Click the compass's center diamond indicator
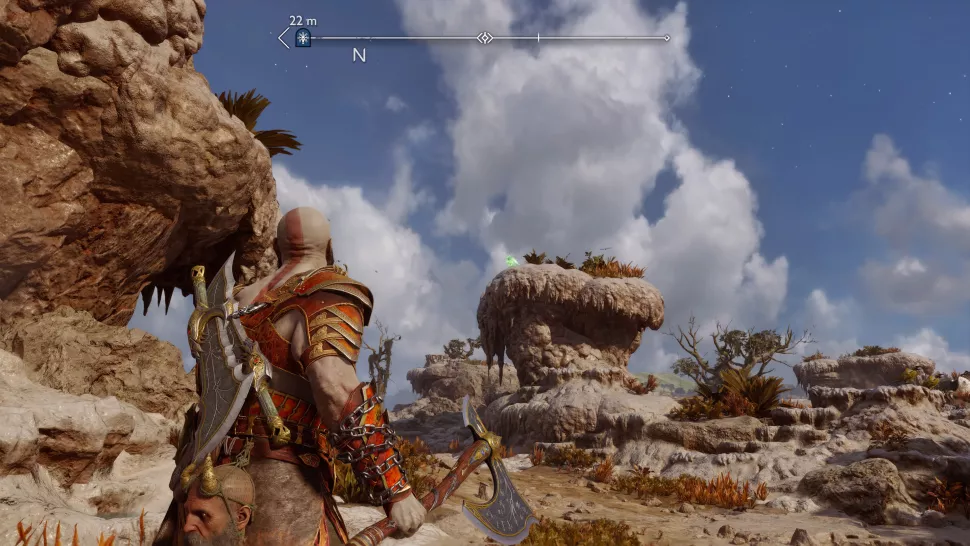Screen dimensions: 970x546 [x=485, y=38]
